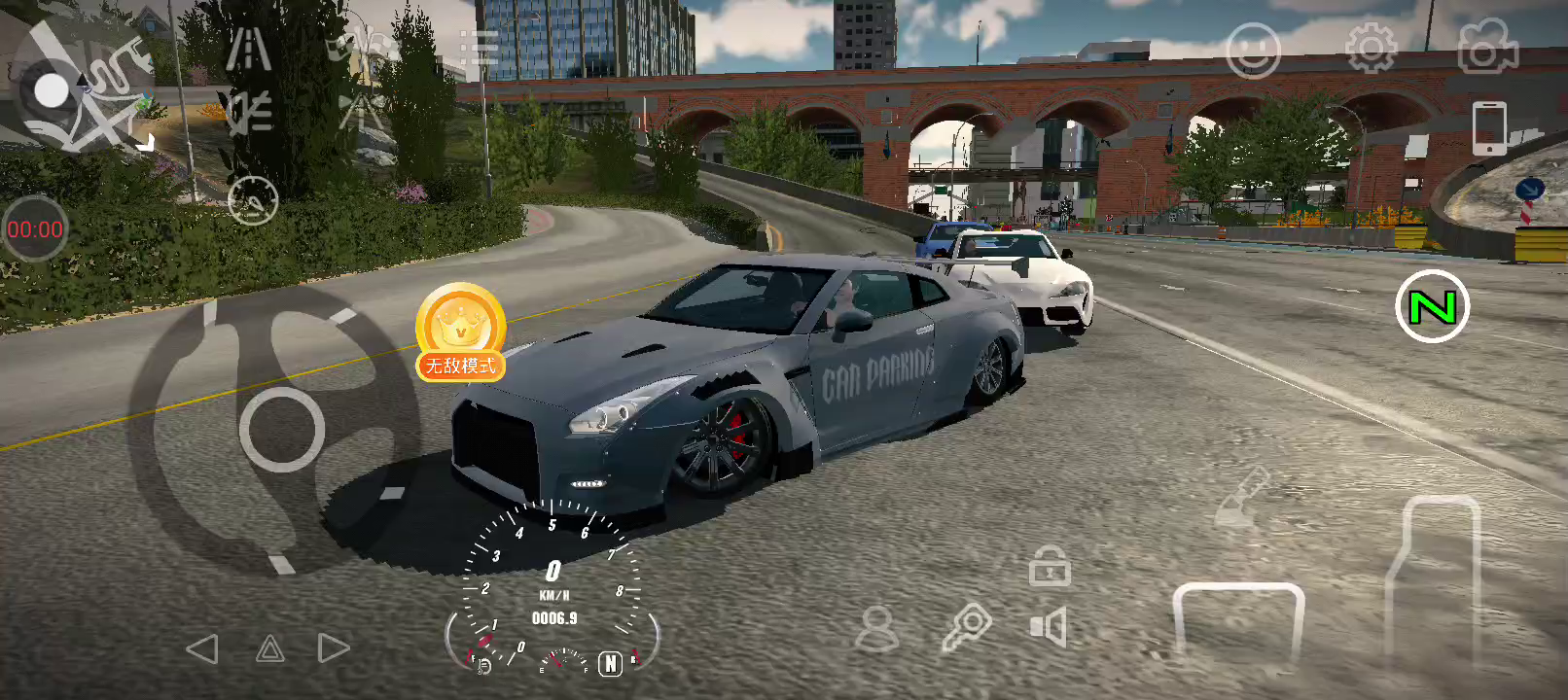The width and height of the screenshot is (1568, 700).
Task: Tap the tall accelerator pedal
Action: [1434, 583]
